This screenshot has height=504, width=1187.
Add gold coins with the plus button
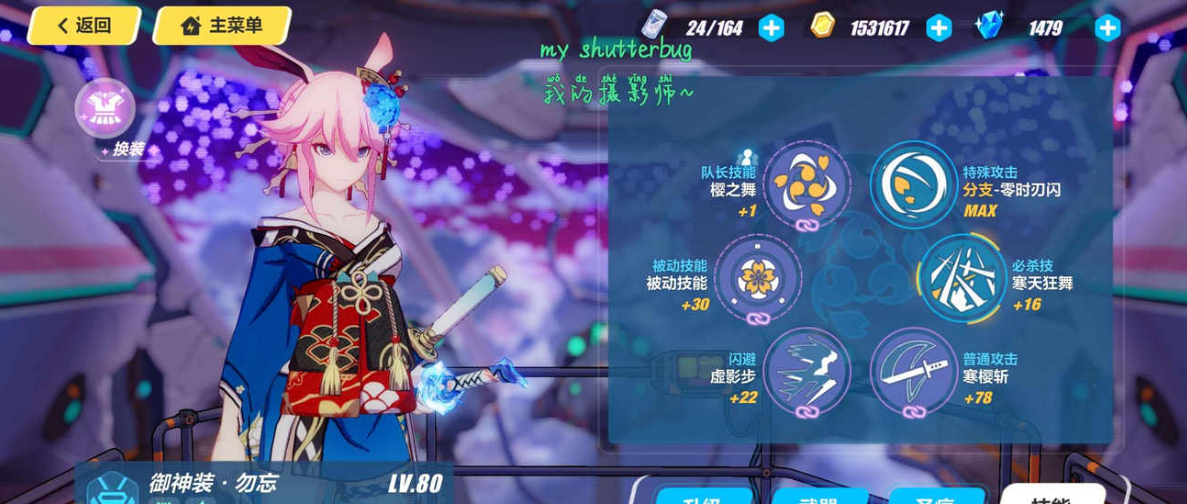pos(938,28)
